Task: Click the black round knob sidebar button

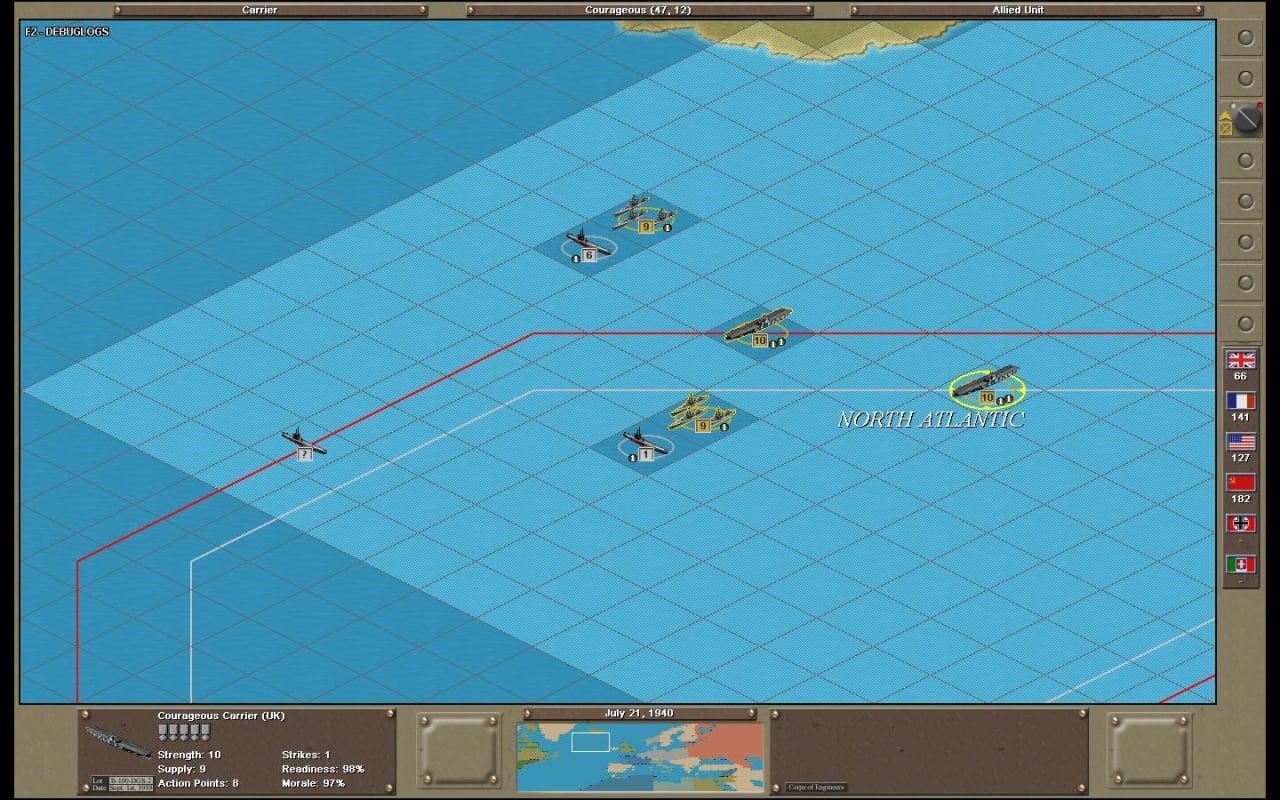Action: pyautogui.click(x=1246, y=120)
